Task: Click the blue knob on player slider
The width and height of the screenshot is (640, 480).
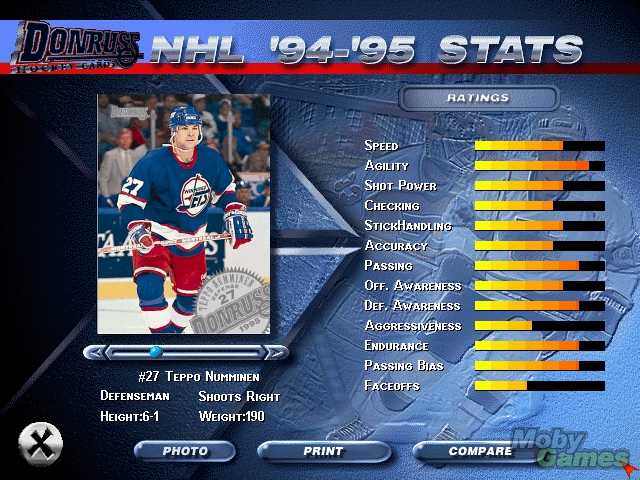Action: point(155,352)
